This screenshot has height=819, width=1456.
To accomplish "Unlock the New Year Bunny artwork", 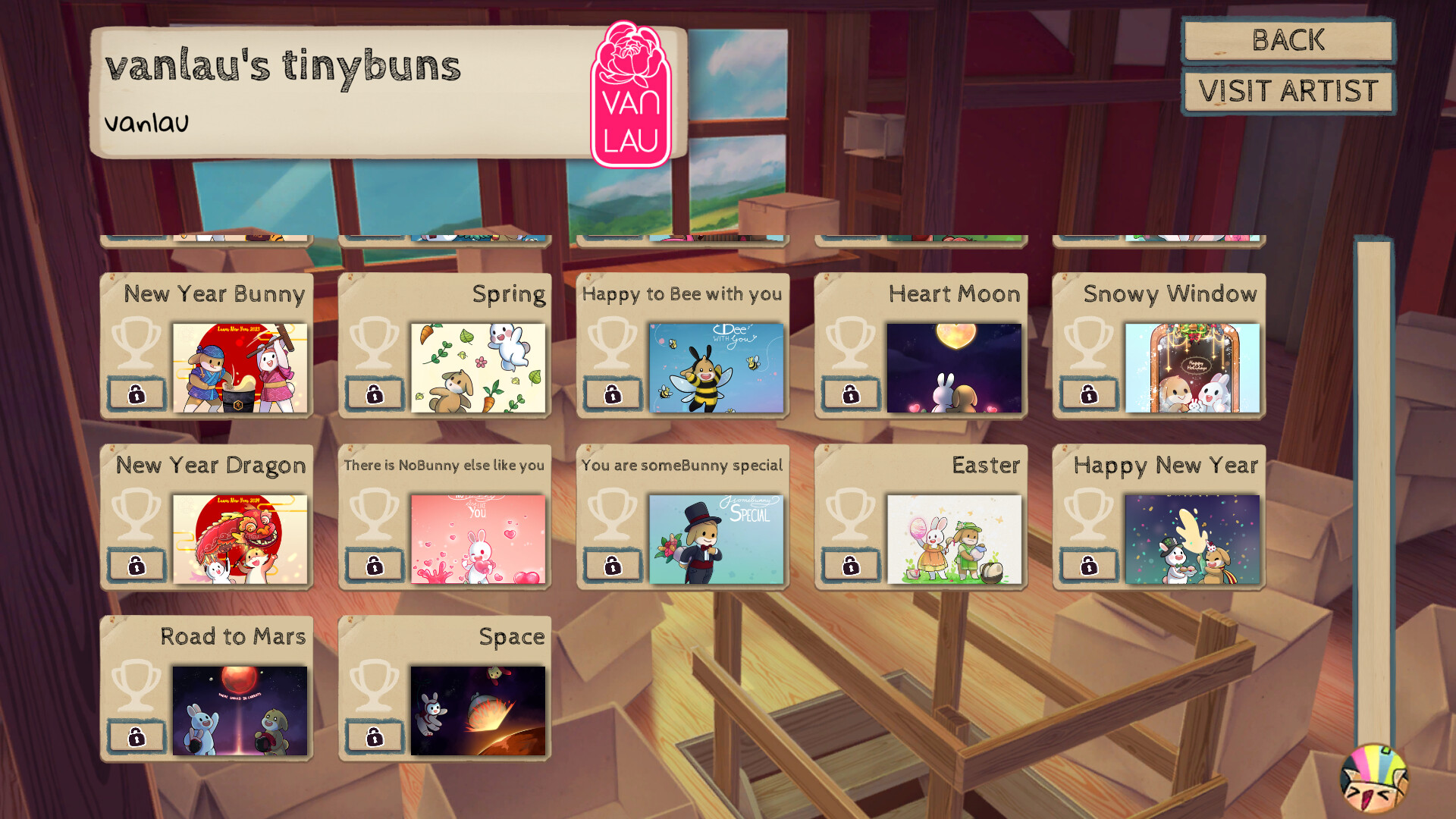I will click(136, 394).
